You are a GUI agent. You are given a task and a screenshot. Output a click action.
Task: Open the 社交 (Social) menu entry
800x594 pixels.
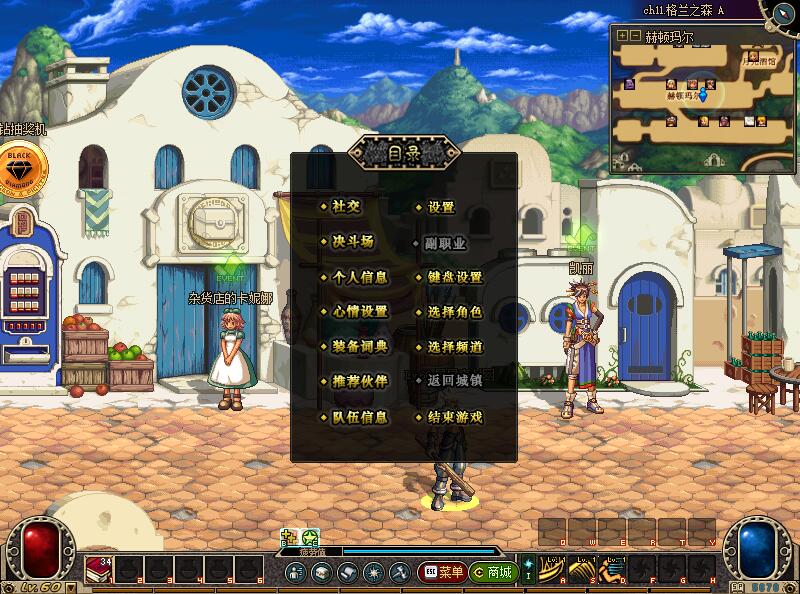coord(346,207)
